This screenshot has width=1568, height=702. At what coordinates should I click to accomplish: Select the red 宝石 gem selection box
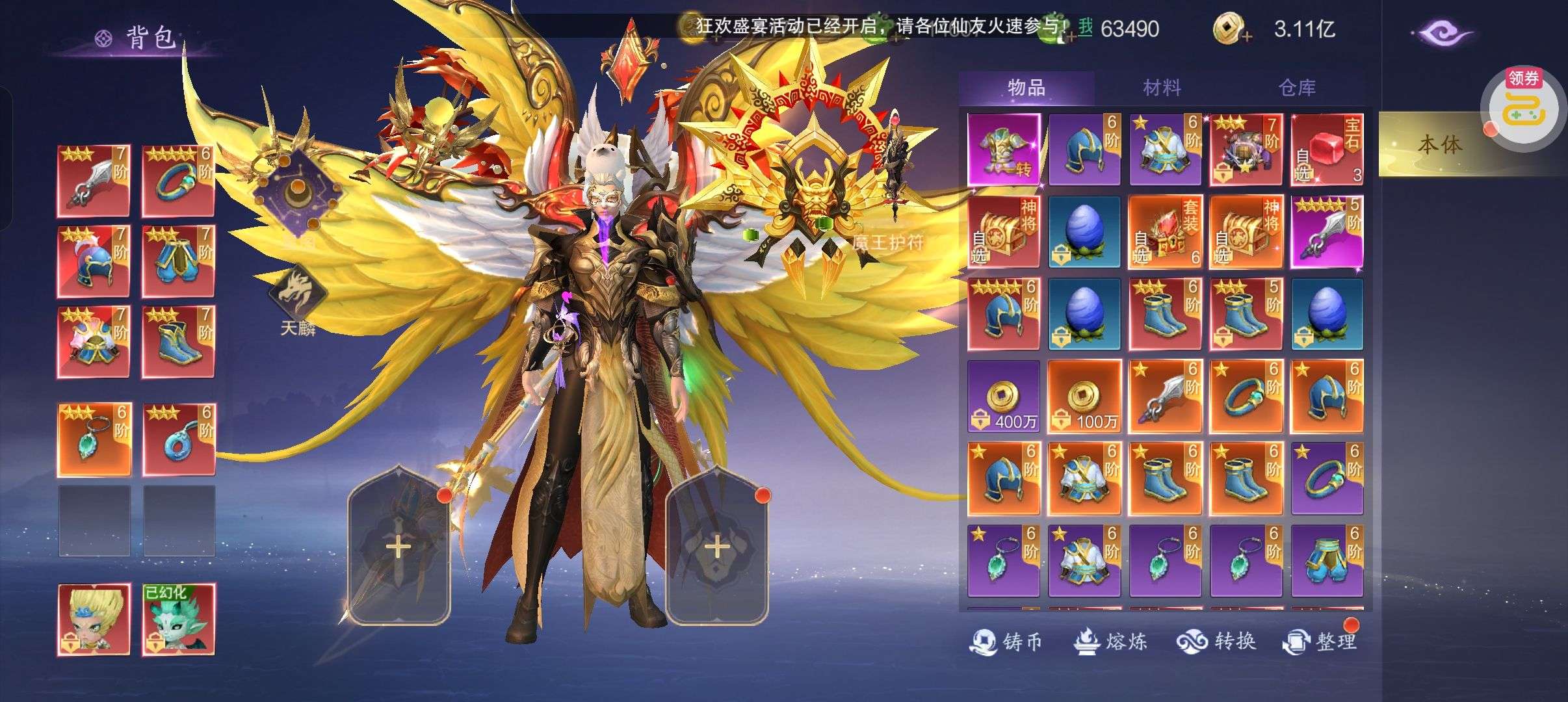pos(1327,150)
